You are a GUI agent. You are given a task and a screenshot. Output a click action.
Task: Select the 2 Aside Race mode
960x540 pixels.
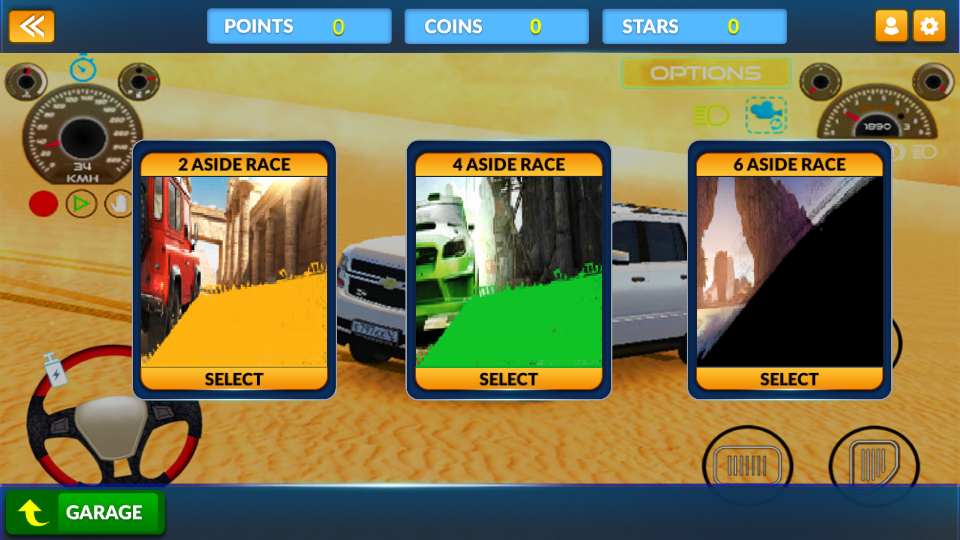pyautogui.click(x=234, y=379)
